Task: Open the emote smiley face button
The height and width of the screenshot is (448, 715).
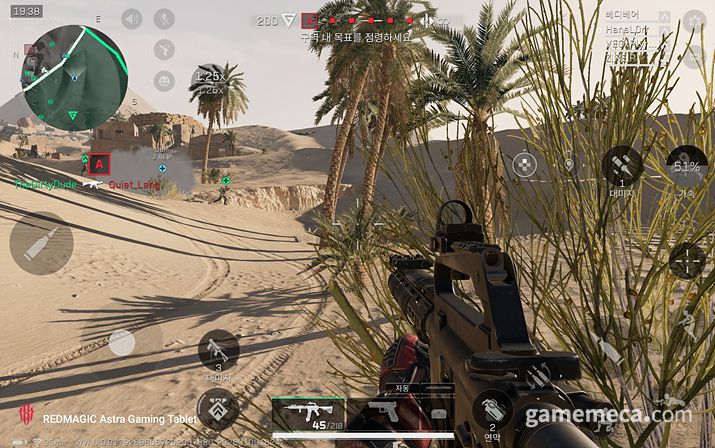Action: 164,81
